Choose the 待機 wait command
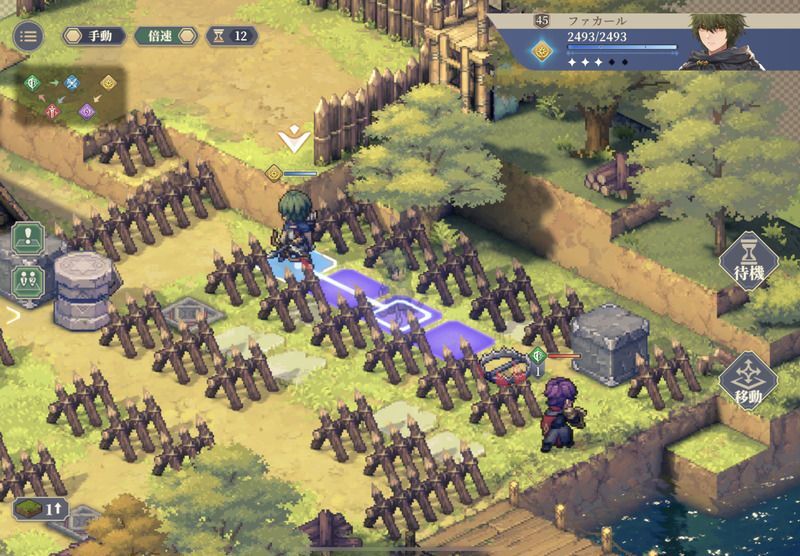This screenshot has width=800, height=556. point(748,262)
